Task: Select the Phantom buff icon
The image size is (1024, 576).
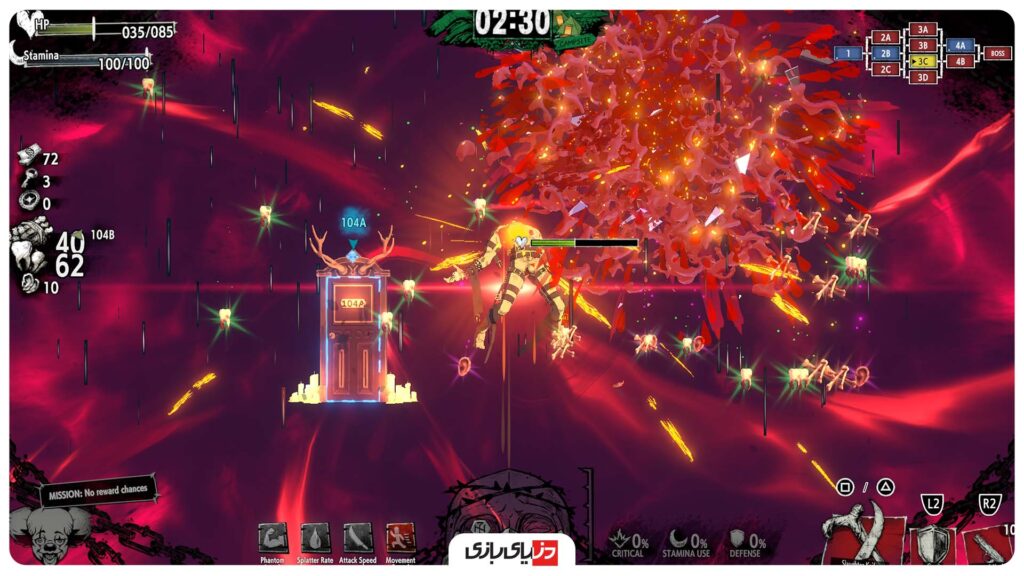Action: [x=272, y=539]
